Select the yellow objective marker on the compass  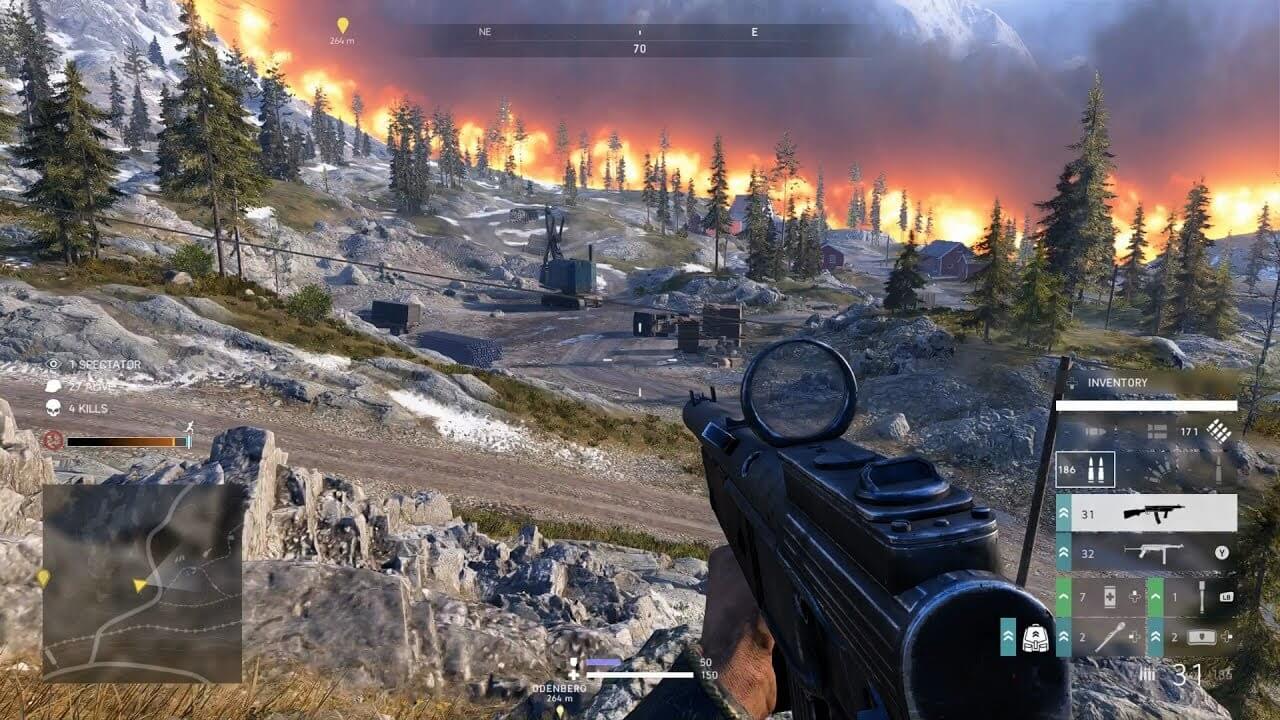click(x=343, y=25)
